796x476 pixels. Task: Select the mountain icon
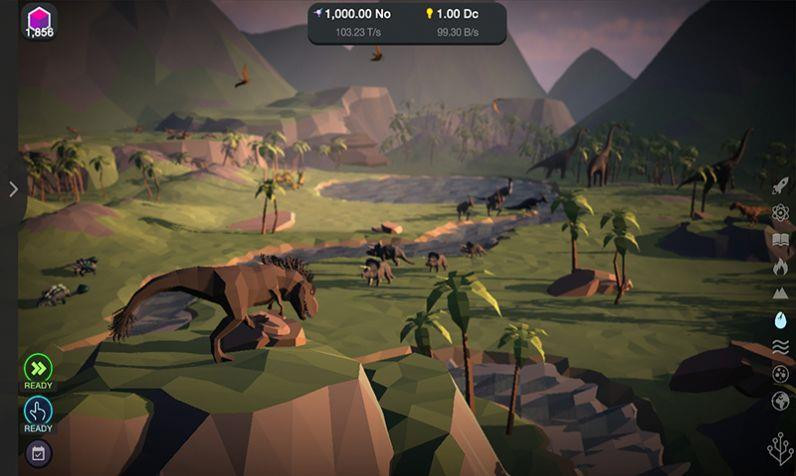(x=781, y=293)
